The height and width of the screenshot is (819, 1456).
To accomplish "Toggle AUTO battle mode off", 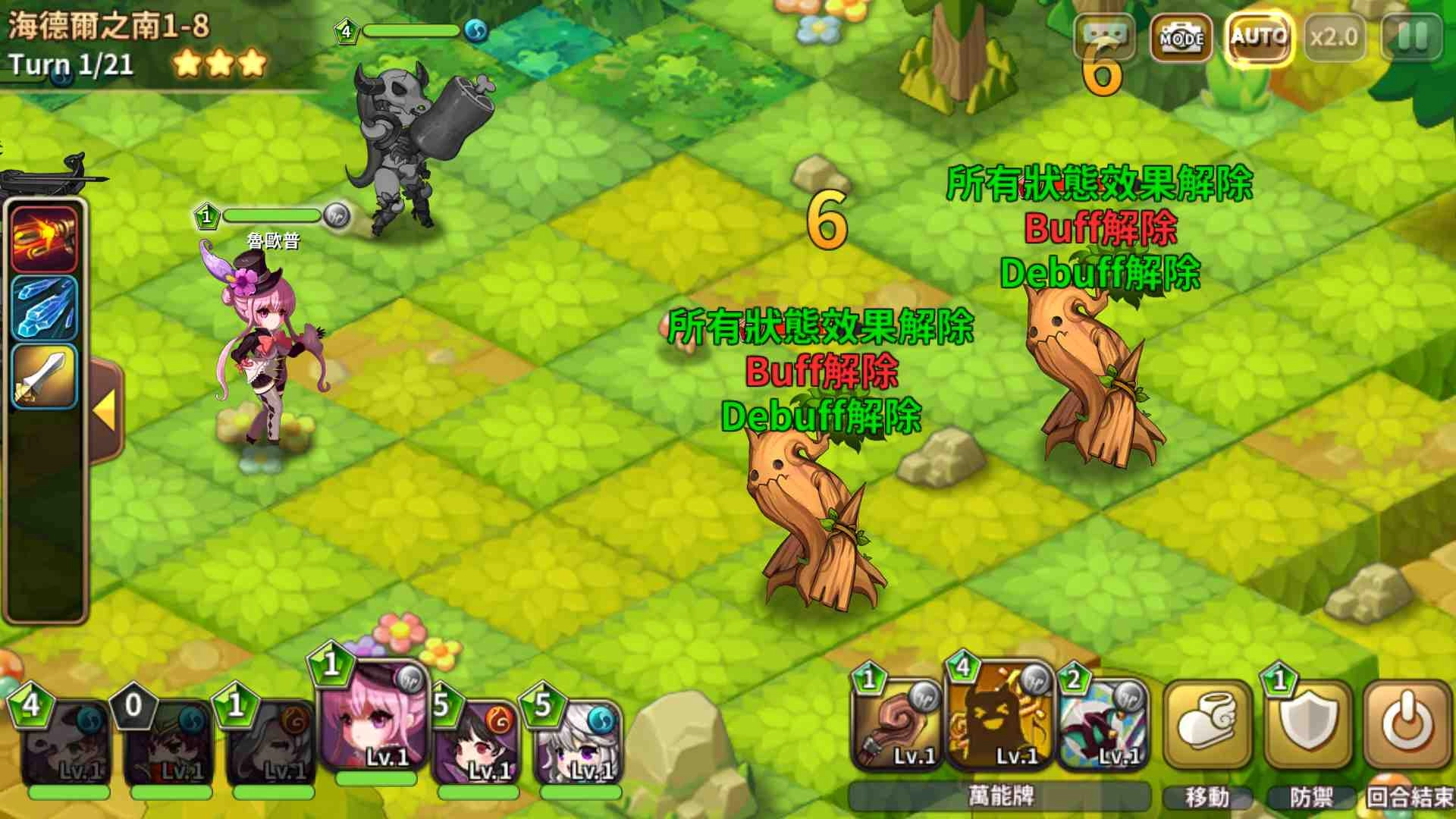I will 1257,36.
